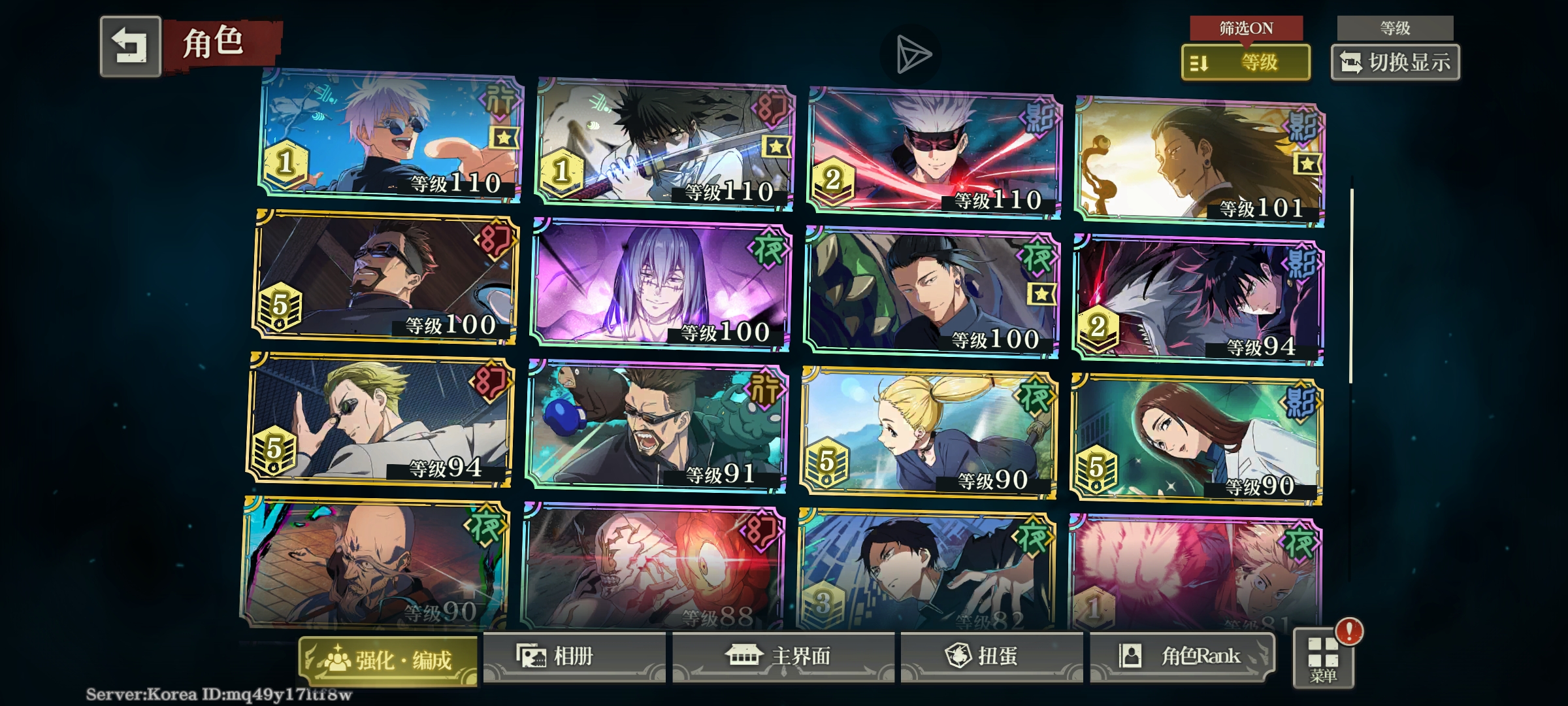1568x706 pixels.
Task: Open the 角色Rank tab
Action: point(1181,656)
